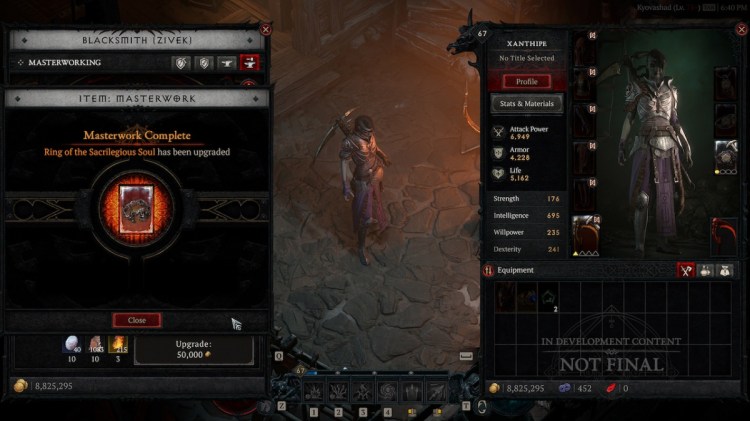Select the red off-hand equipment slot
Screen dimensions: 750x421
(725, 234)
